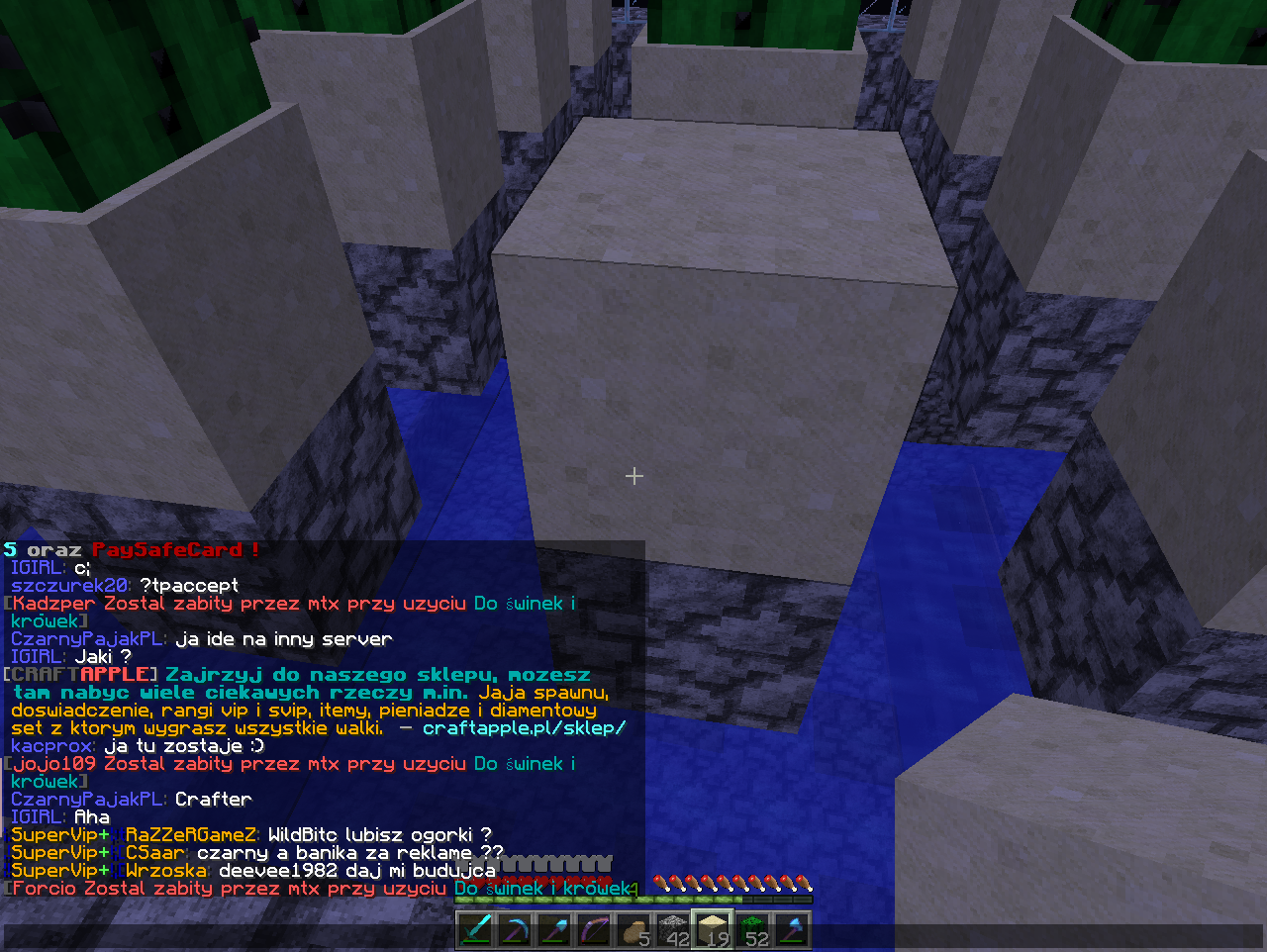Viewport: 1267px width, 952px height.
Task: Pick the gray block stack of 42
Action: pos(673,931)
